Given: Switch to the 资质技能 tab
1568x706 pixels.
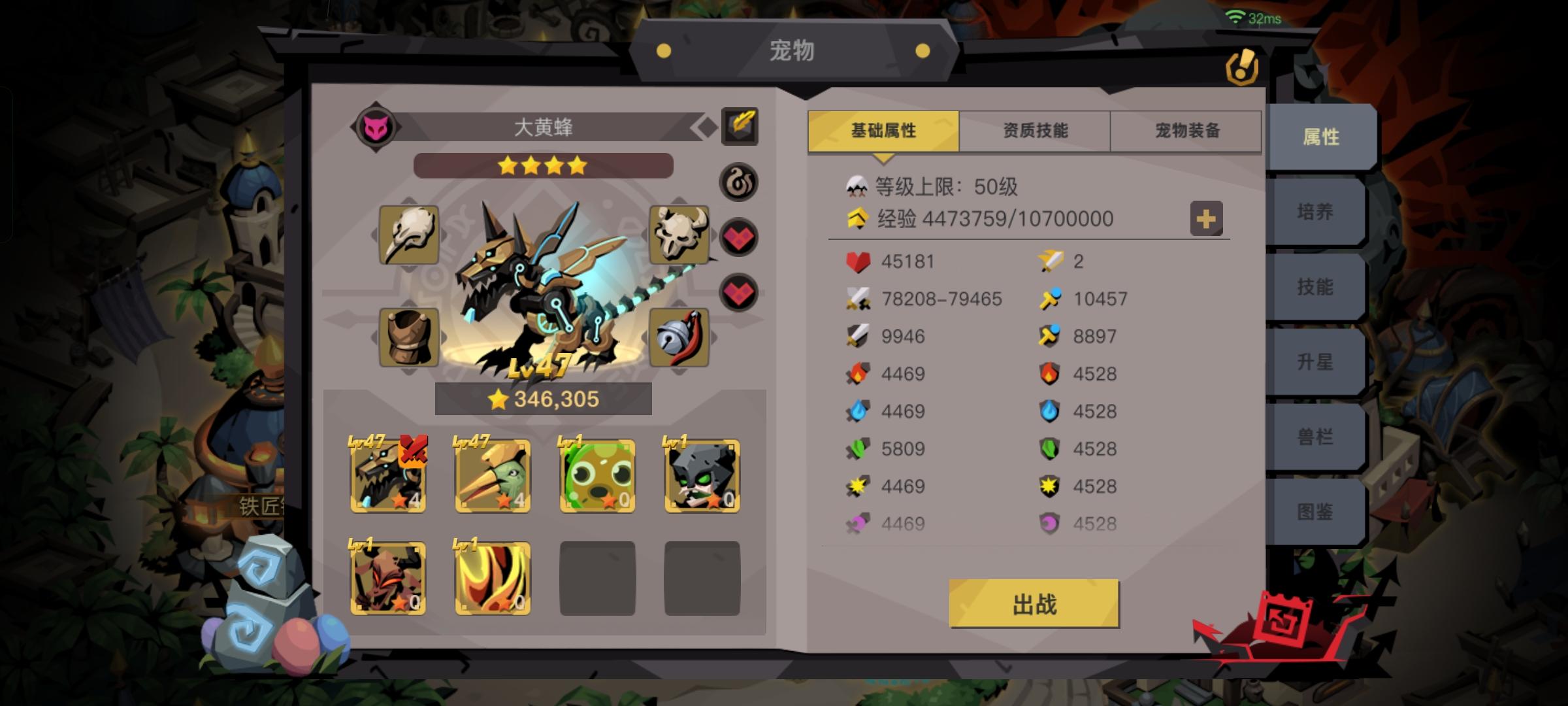Looking at the screenshot, I should 1034,130.
